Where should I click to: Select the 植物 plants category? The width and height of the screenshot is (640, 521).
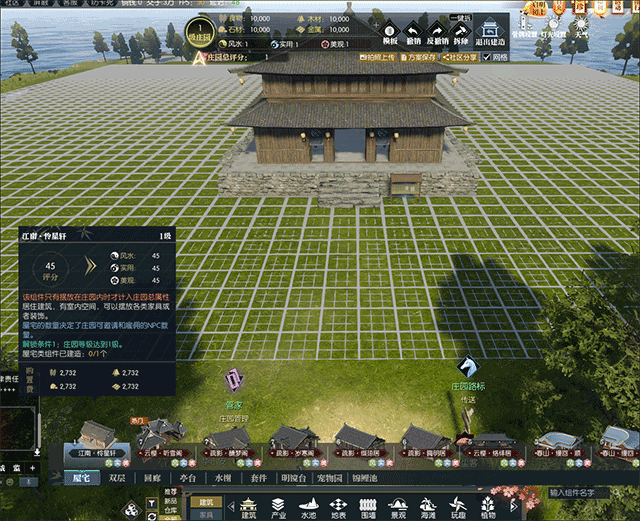[488, 508]
